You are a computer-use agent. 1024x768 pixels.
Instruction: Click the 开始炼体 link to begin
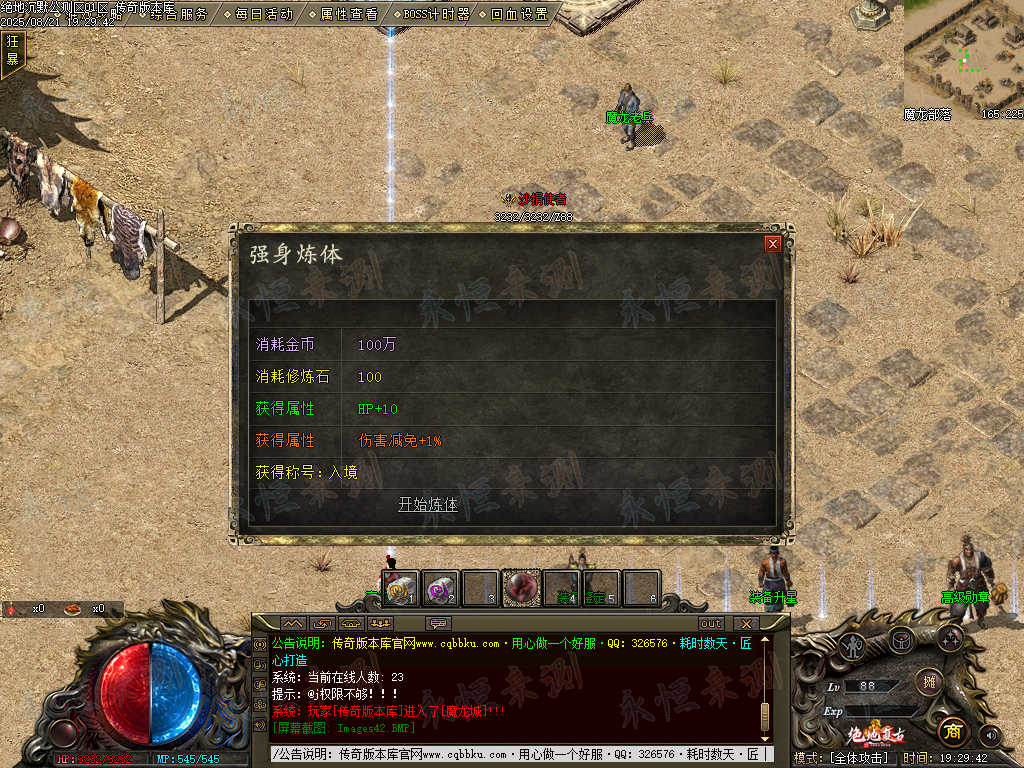tap(428, 504)
